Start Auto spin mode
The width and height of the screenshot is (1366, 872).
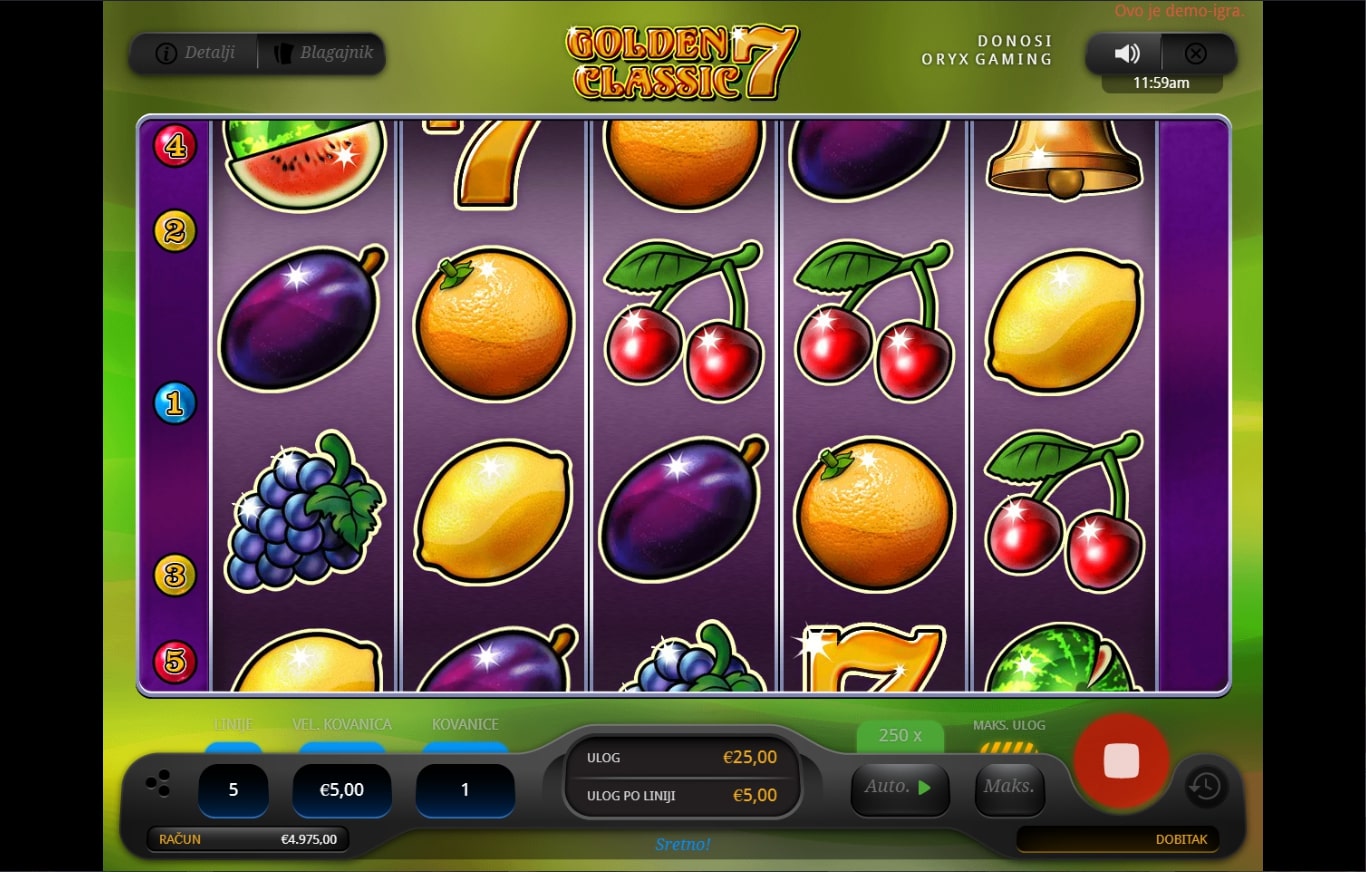click(899, 788)
